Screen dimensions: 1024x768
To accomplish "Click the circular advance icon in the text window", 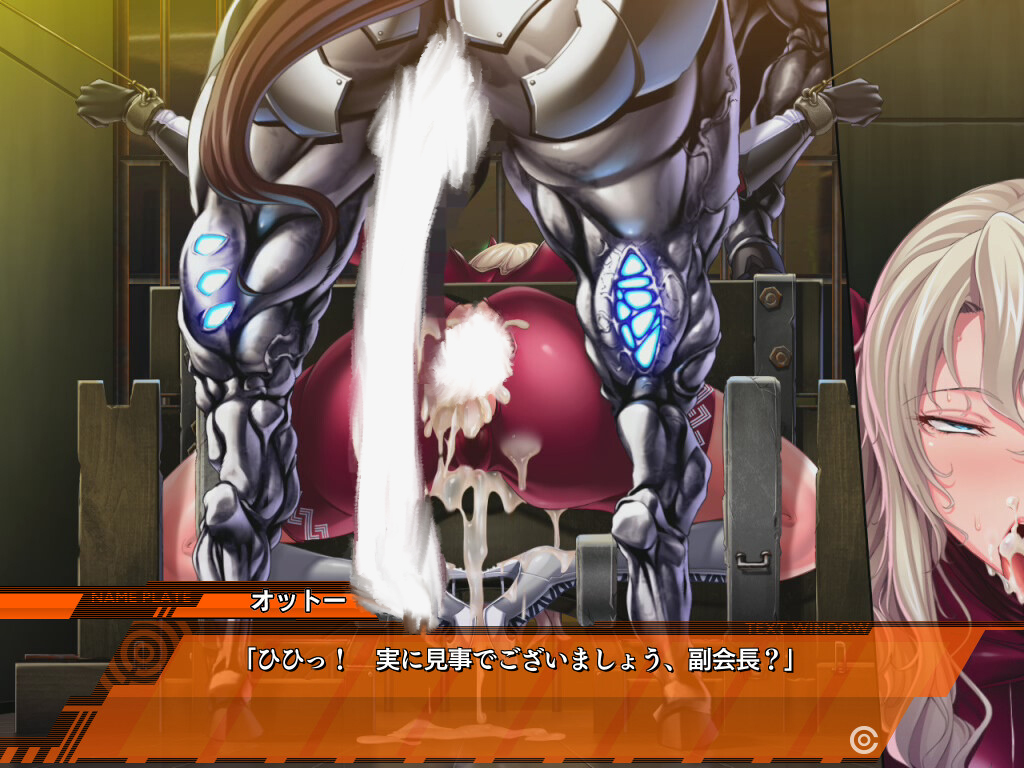I will [x=862, y=739].
